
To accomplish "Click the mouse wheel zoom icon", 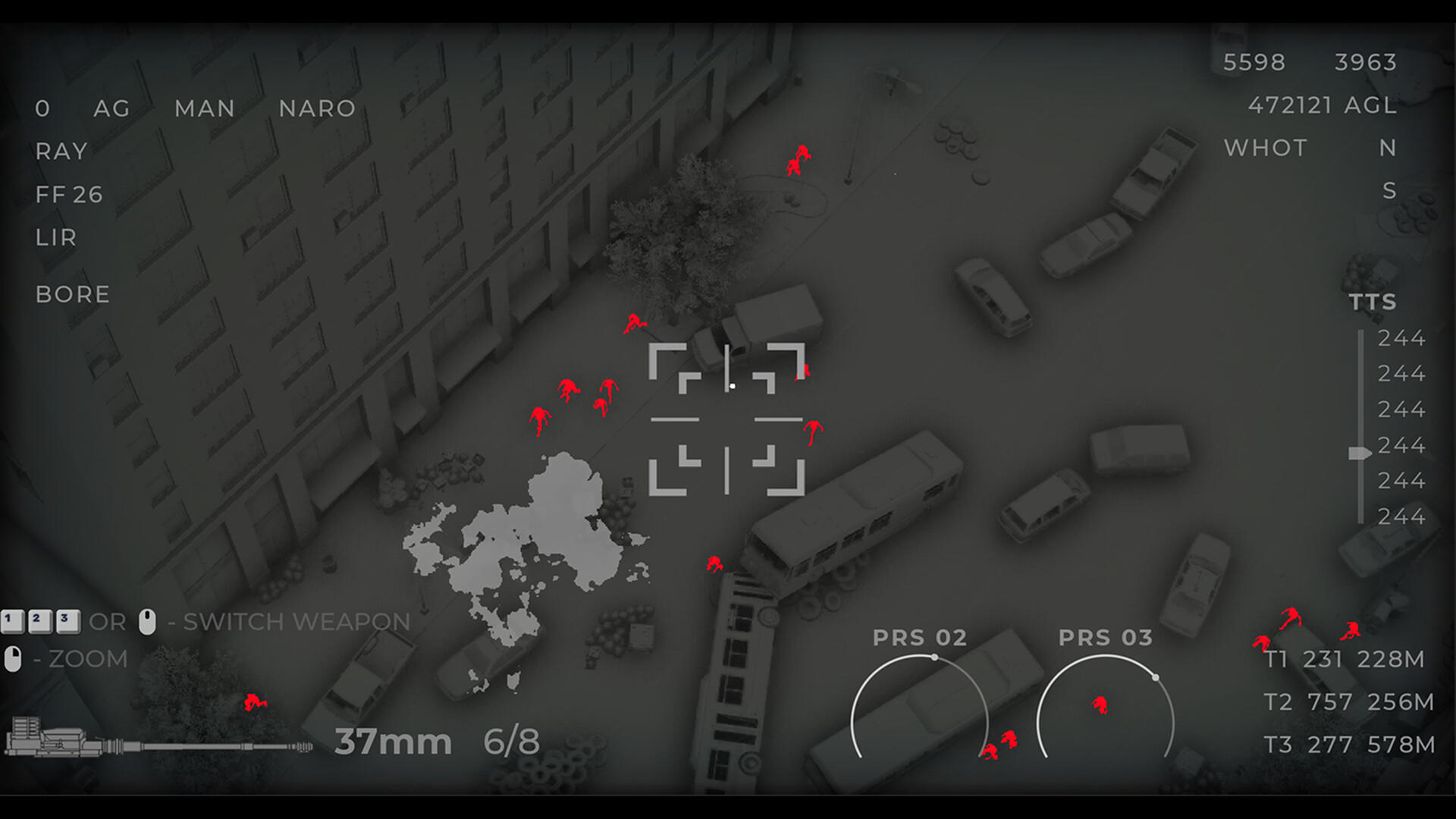I will click(x=13, y=658).
